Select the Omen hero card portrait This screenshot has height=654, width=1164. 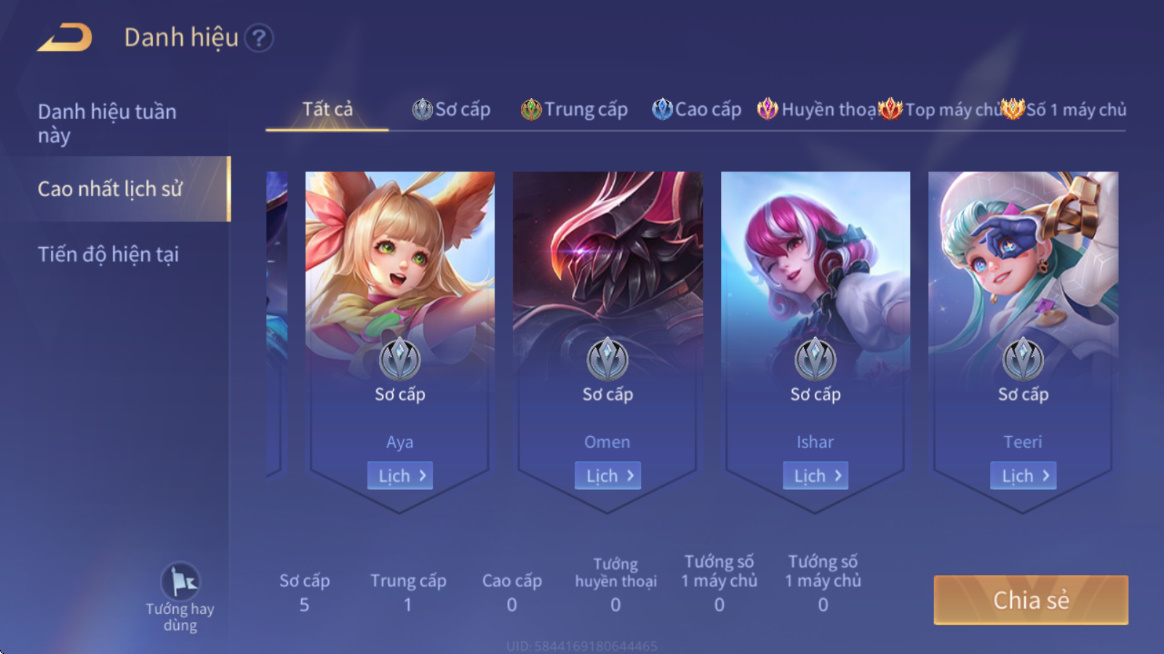[608, 265]
